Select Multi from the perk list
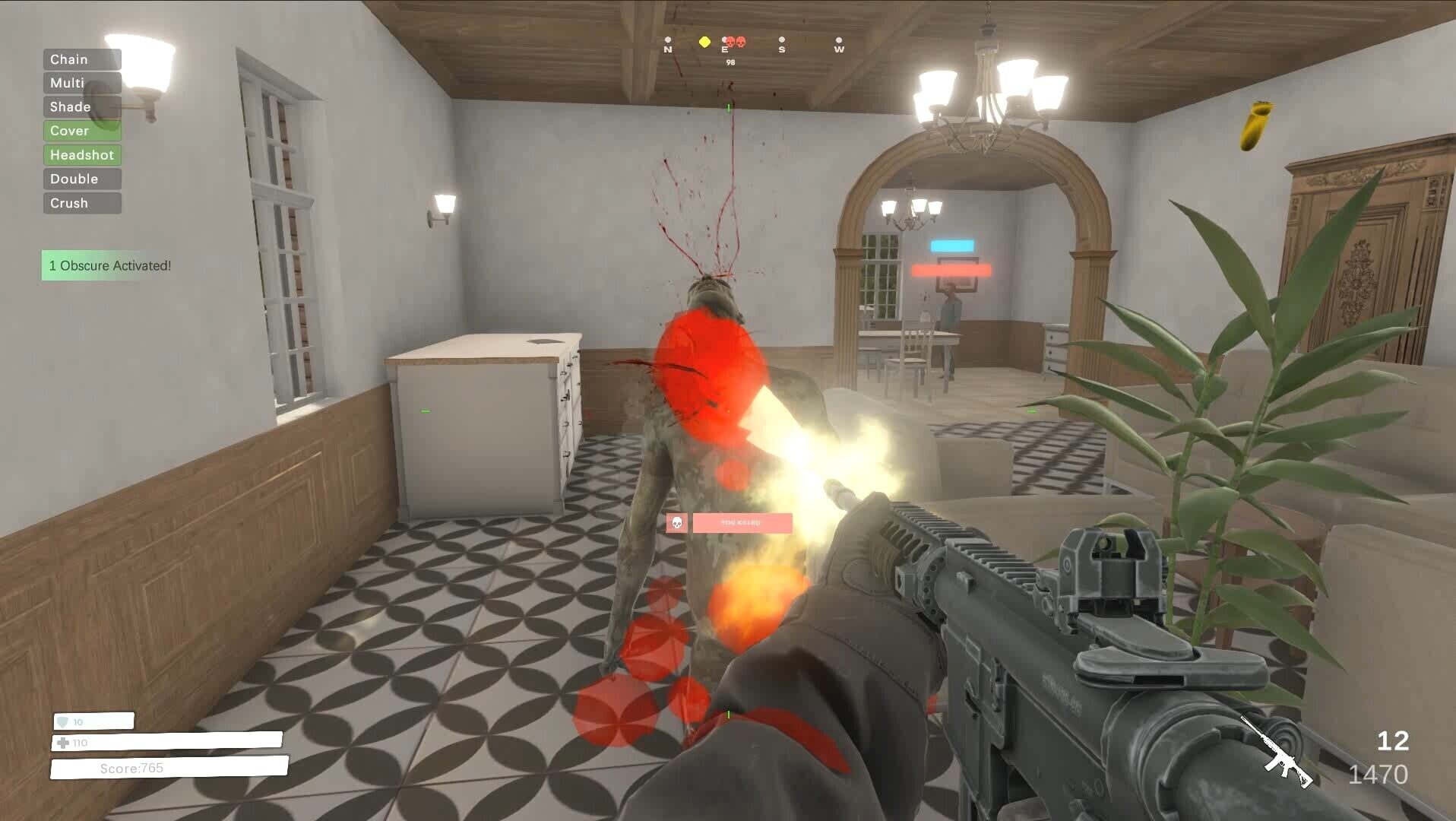 point(81,83)
